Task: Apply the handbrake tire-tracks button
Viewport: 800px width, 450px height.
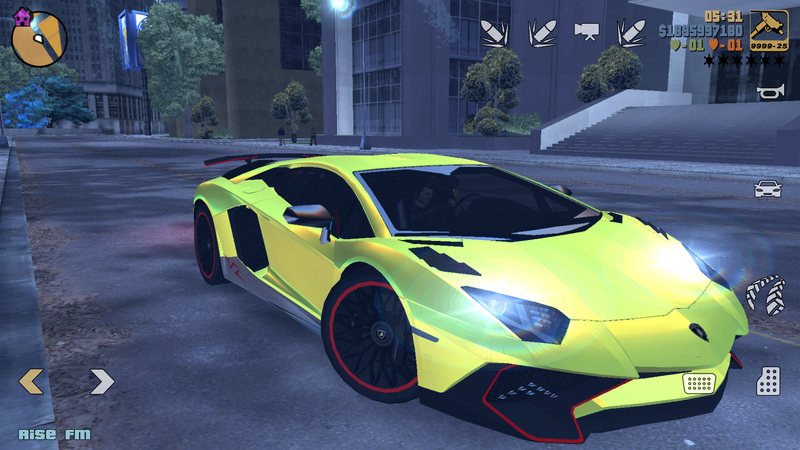Action: click(766, 294)
